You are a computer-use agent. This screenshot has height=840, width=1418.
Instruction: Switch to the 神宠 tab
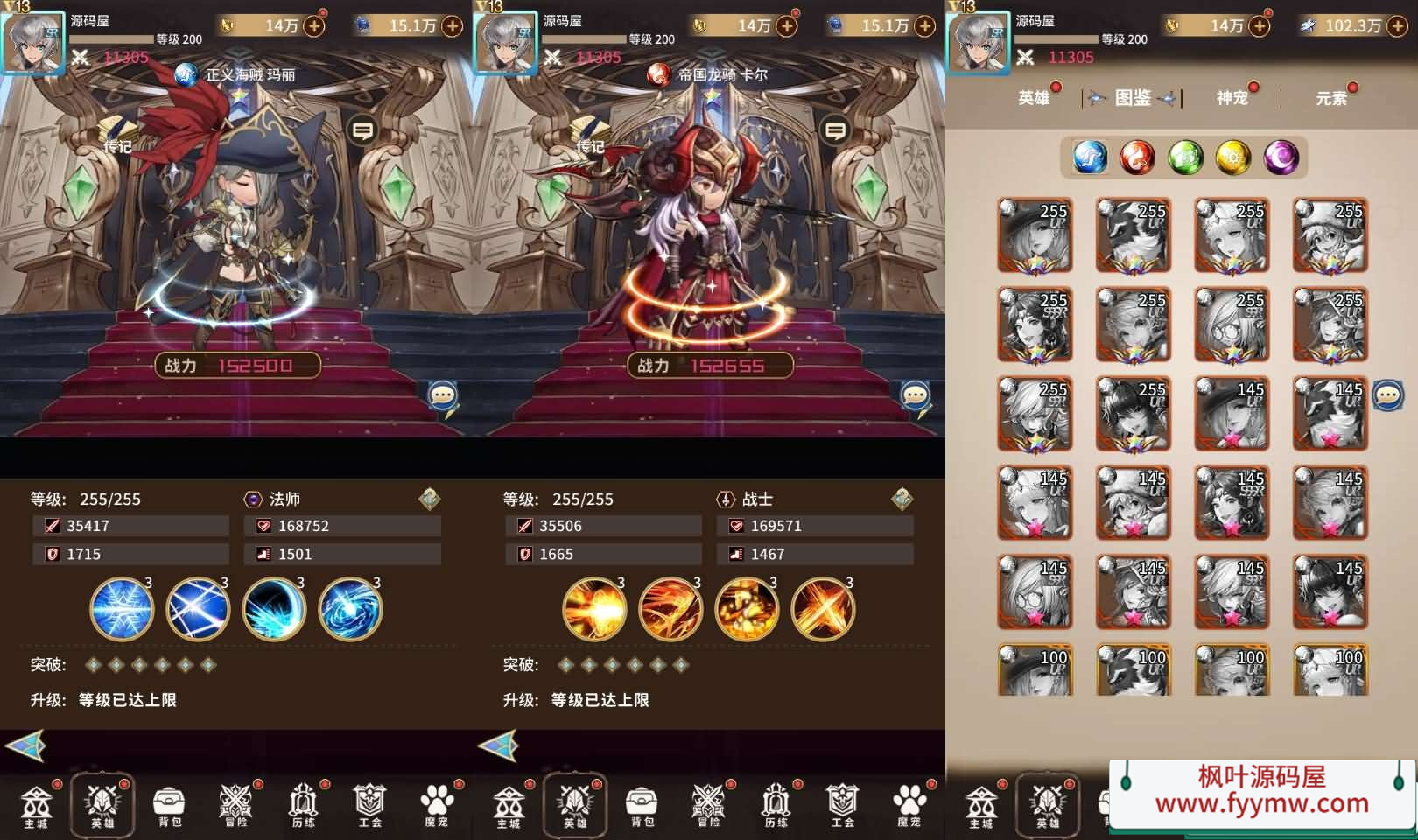pos(1232,97)
